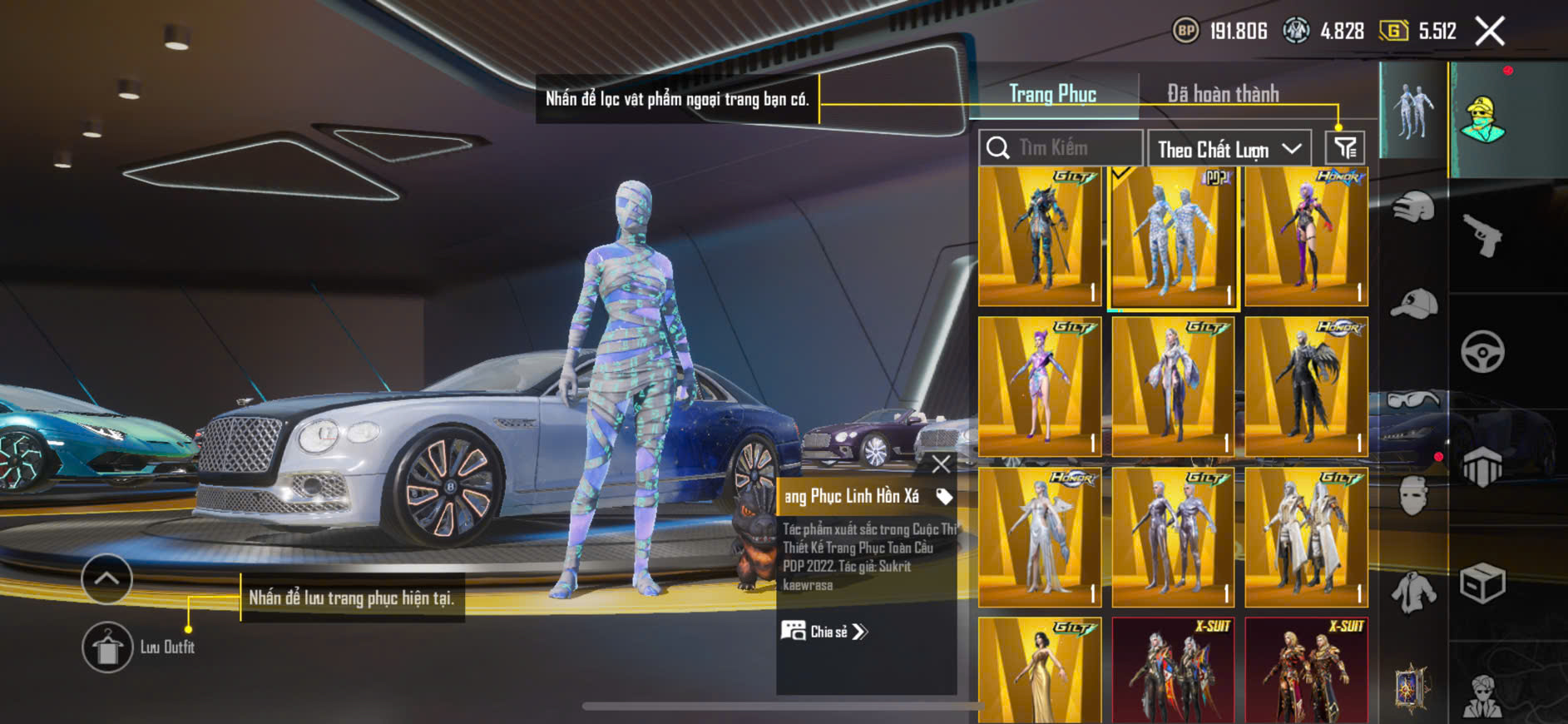Open the steering wheel vehicle section
The image size is (1568, 724).
pyautogui.click(x=1482, y=351)
